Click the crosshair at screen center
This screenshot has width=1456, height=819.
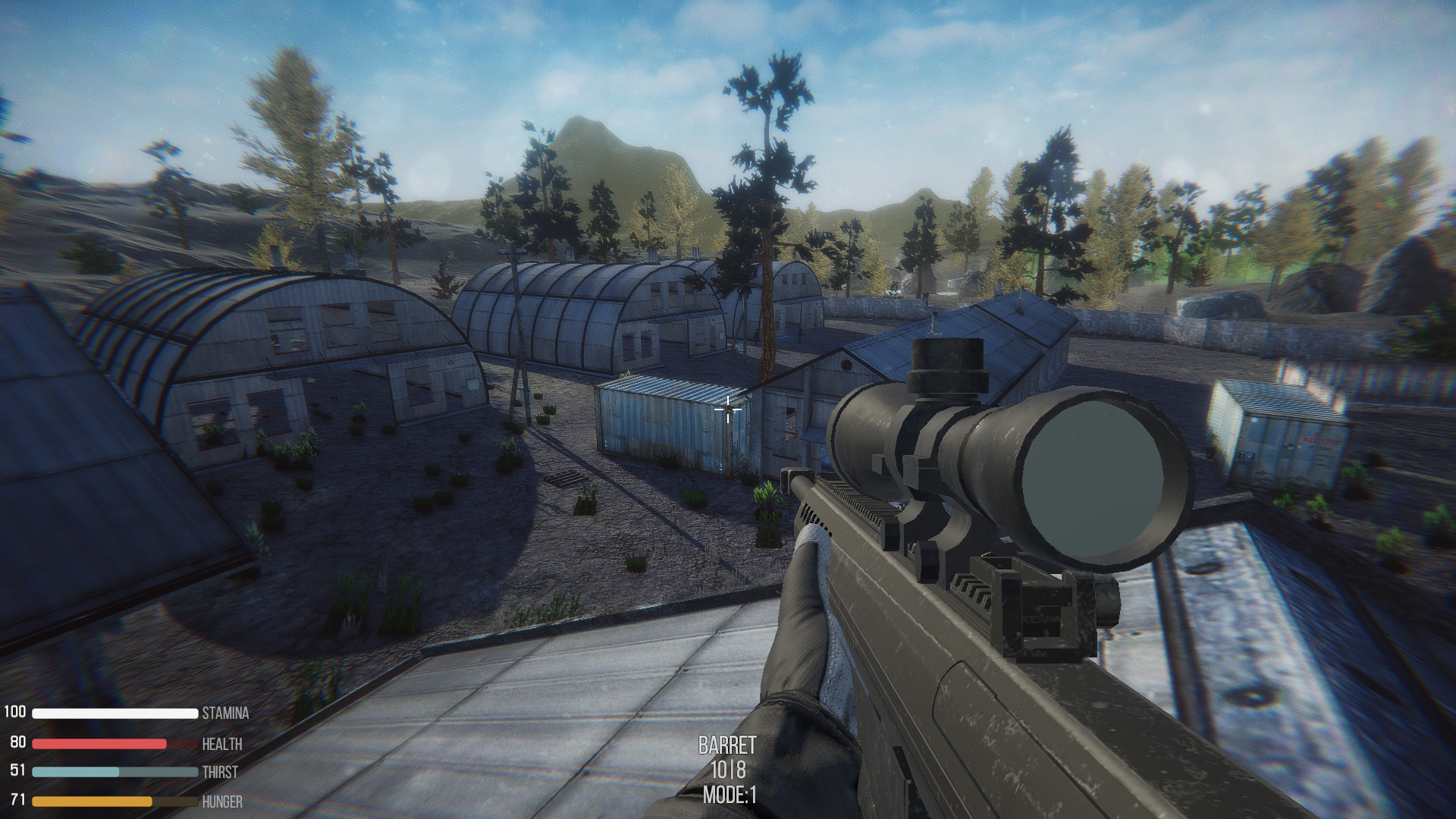pos(727,409)
